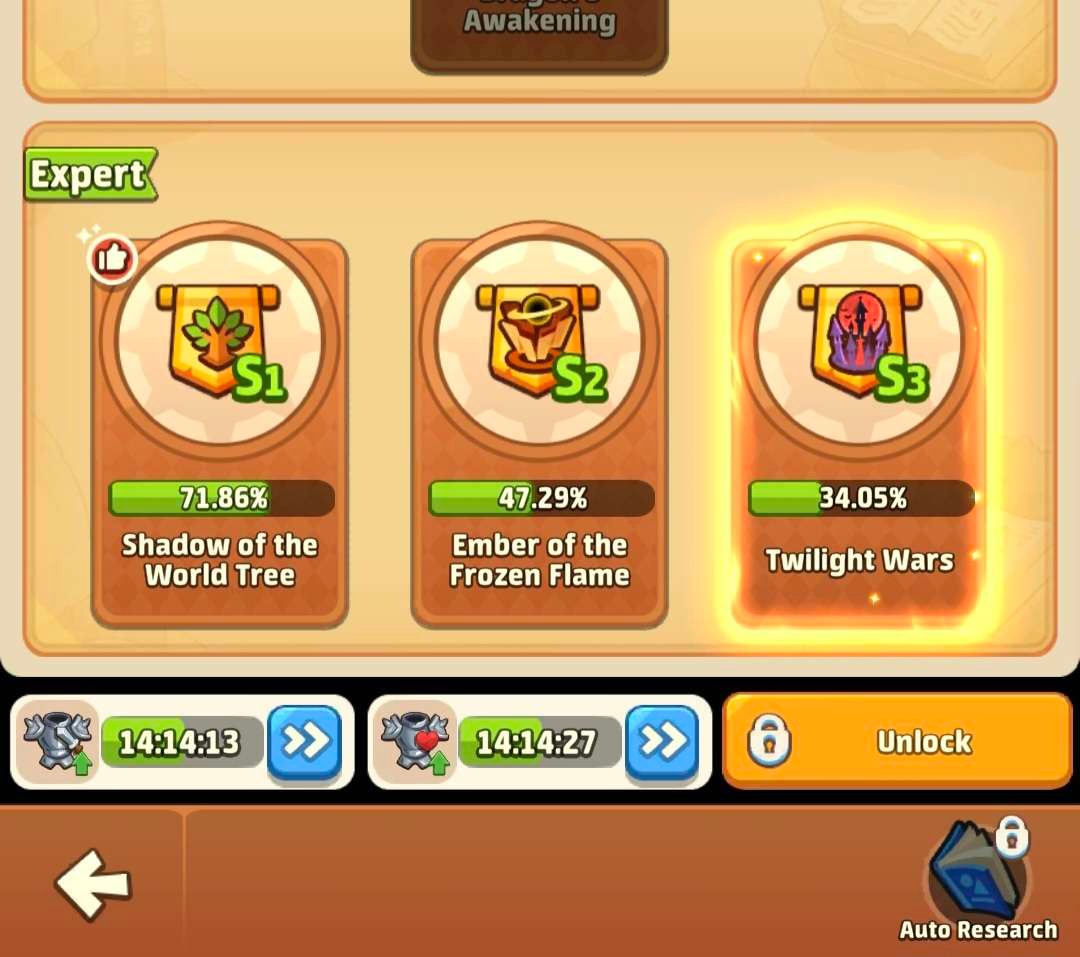
Task: Speed up the 14:14:27 research queue
Action: point(661,741)
